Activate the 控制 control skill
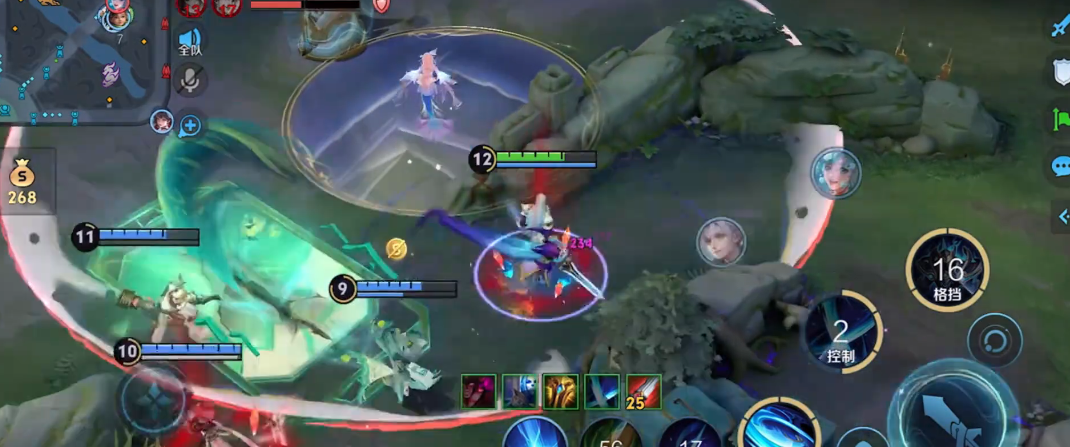Screen dimensions: 1070x447 tap(842, 332)
